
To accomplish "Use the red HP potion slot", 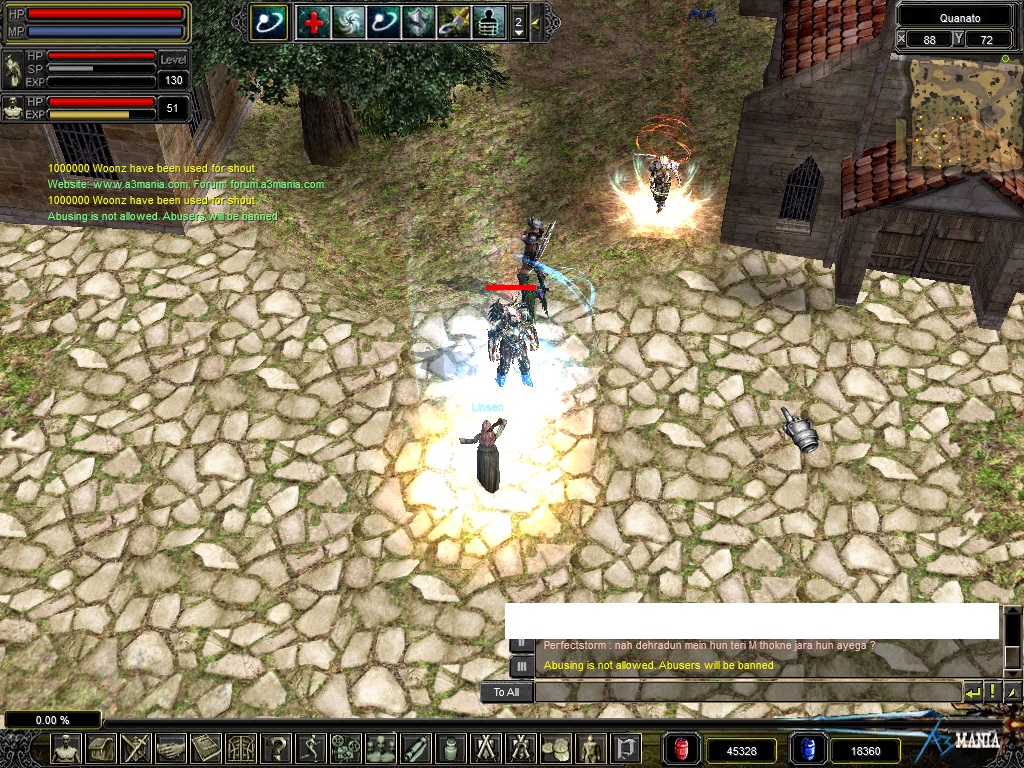I will [681, 749].
